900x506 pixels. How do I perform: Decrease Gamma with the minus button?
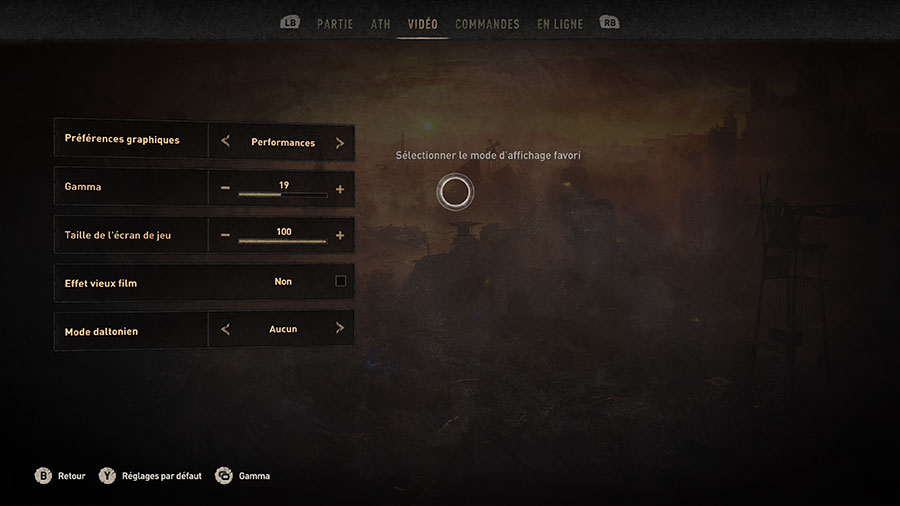(x=225, y=188)
